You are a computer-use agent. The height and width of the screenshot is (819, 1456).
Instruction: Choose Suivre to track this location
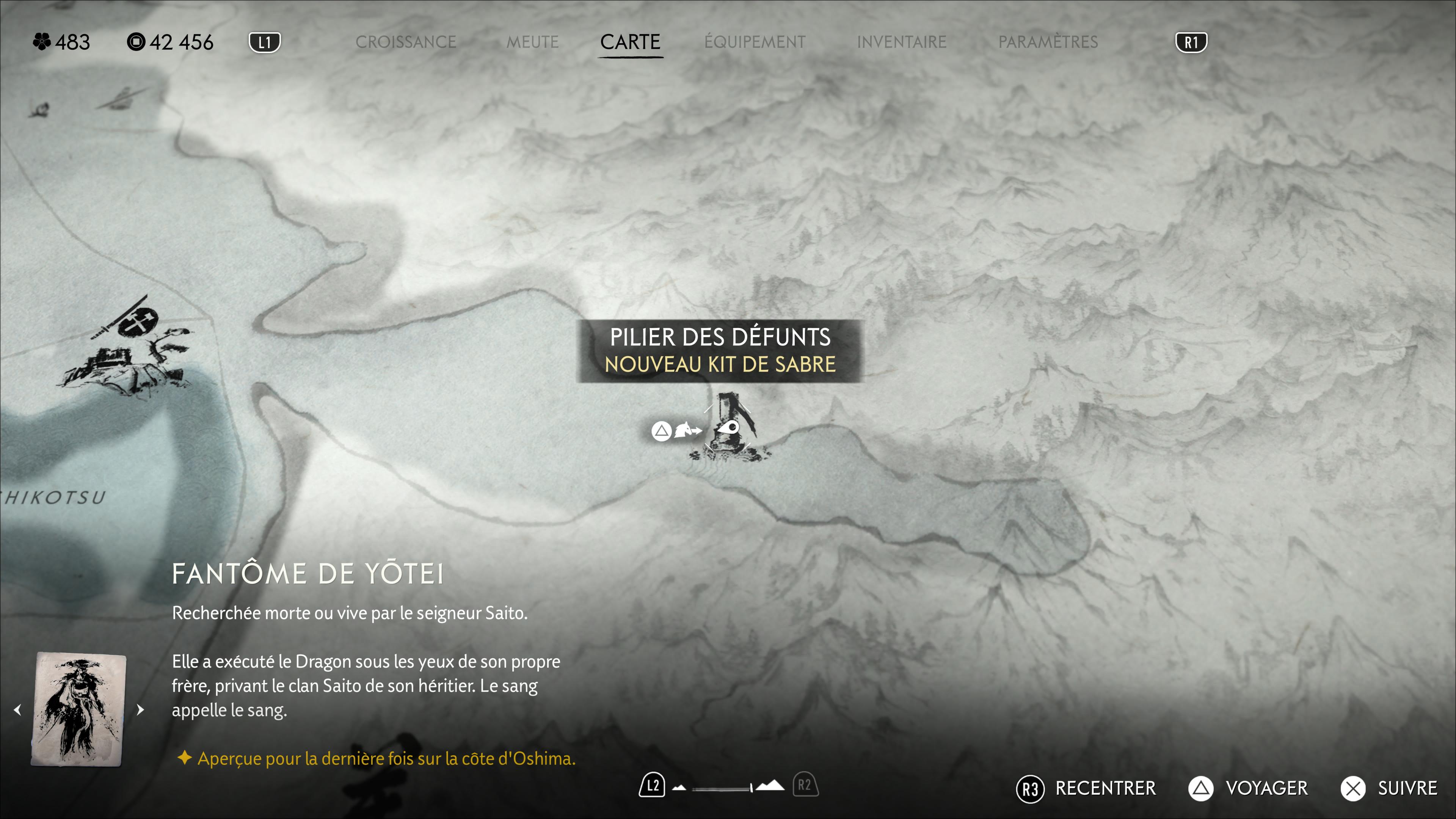click(x=1389, y=788)
